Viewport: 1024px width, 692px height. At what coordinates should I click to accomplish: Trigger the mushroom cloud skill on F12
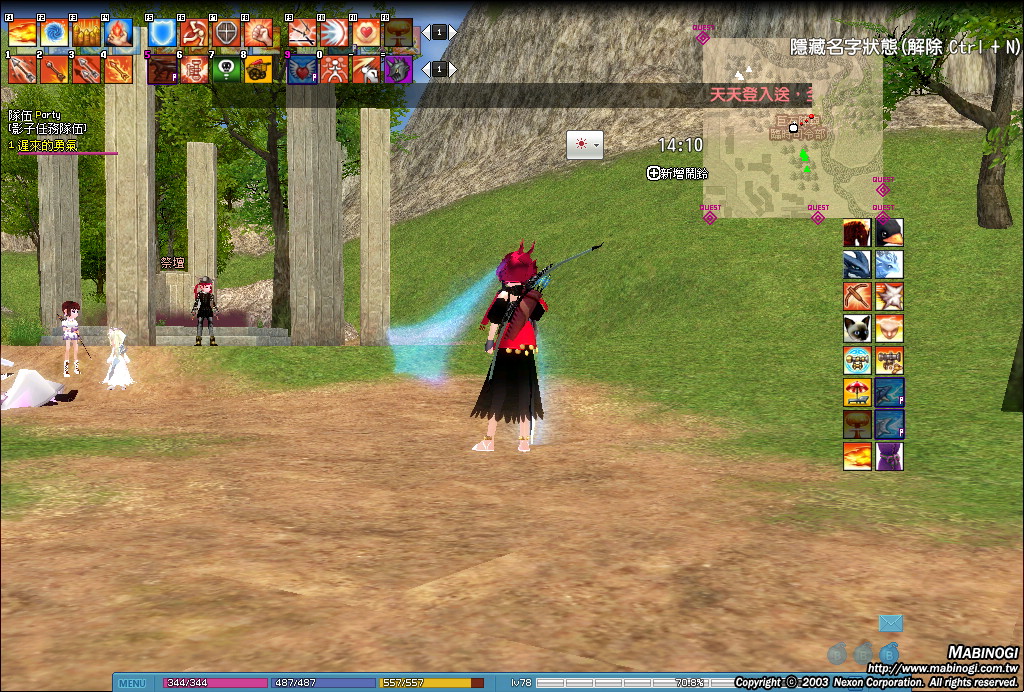point(398,32)
